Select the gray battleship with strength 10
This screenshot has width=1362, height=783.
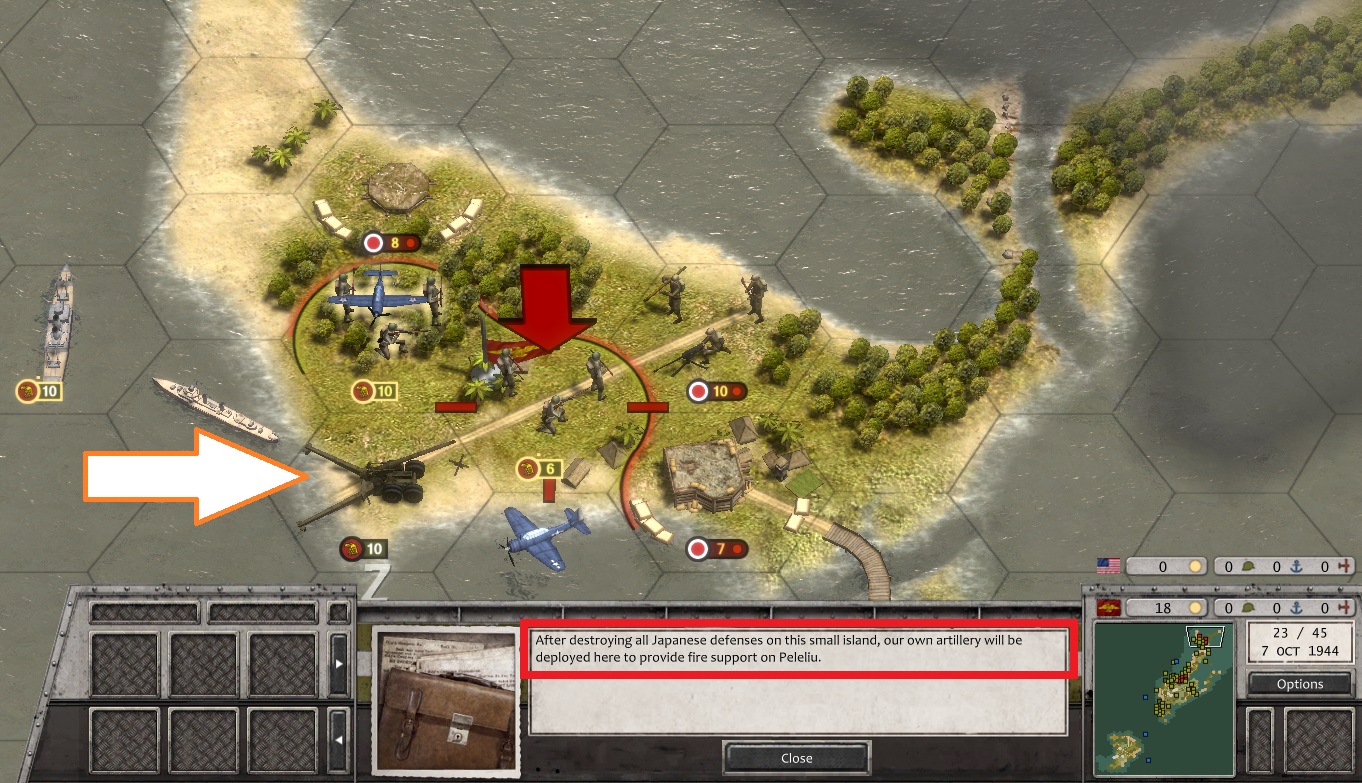(58, 320)
